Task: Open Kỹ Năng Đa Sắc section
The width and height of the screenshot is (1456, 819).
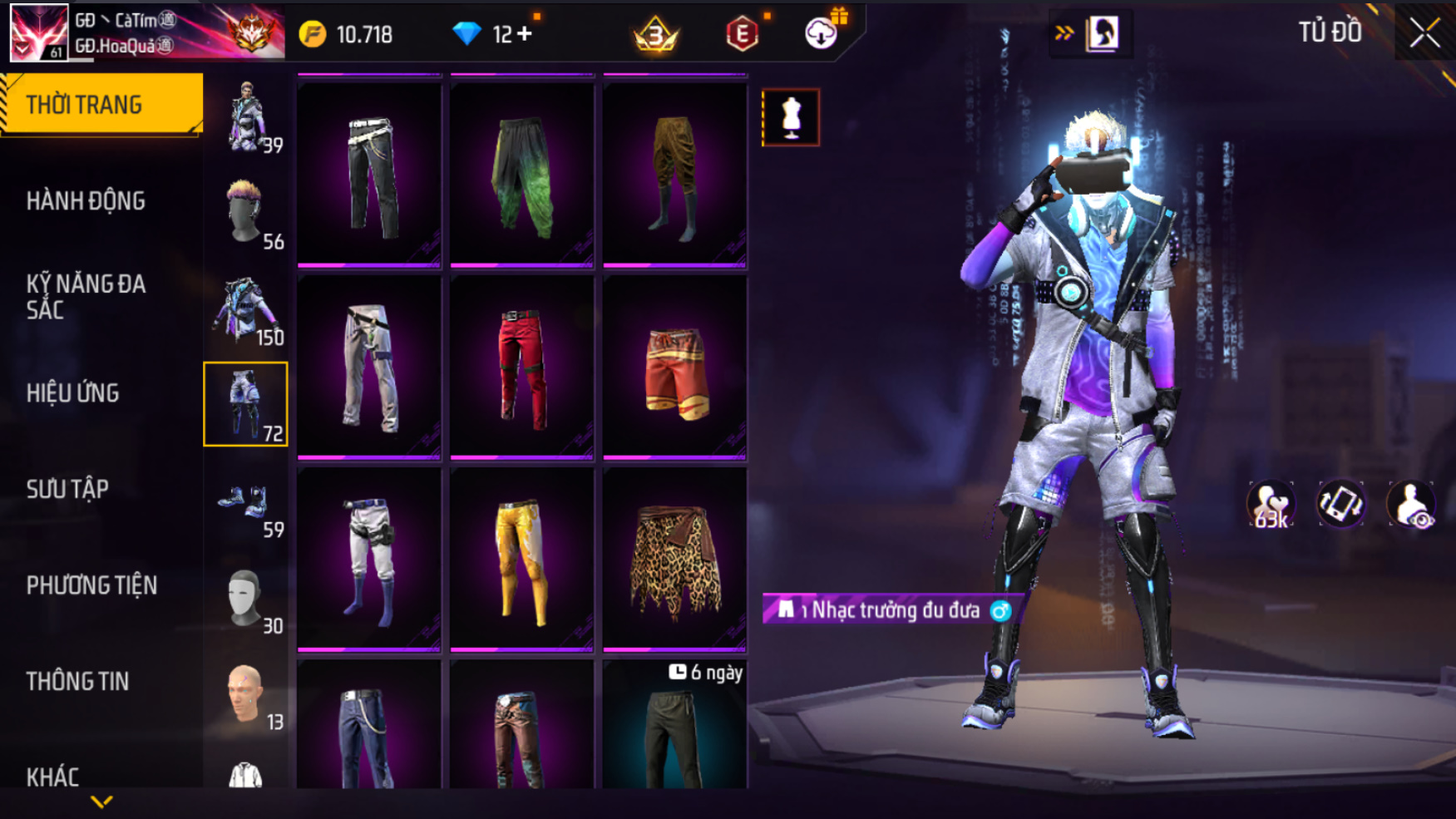Action: (x=86, y=297)
